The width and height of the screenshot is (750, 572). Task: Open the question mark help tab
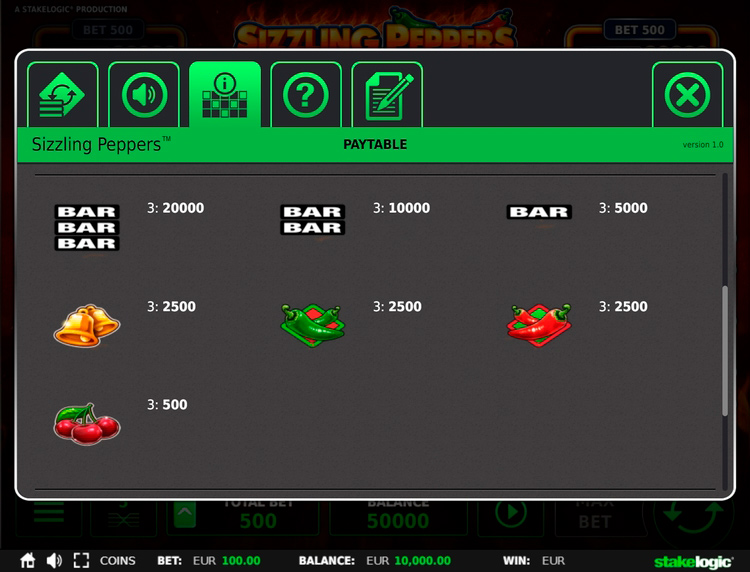[x=306, y=95]
